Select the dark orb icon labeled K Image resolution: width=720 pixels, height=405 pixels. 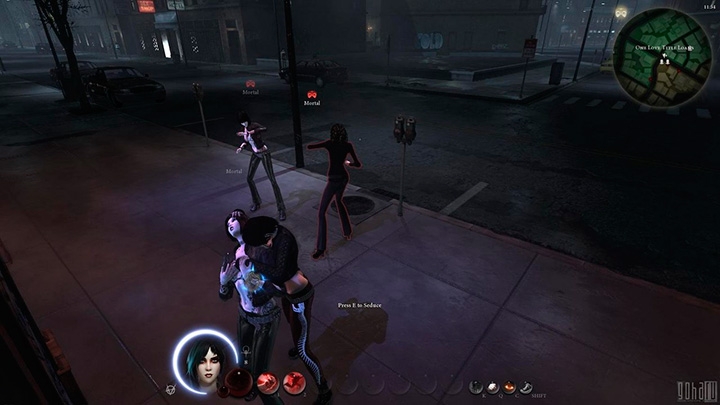[x=478, y=386]
